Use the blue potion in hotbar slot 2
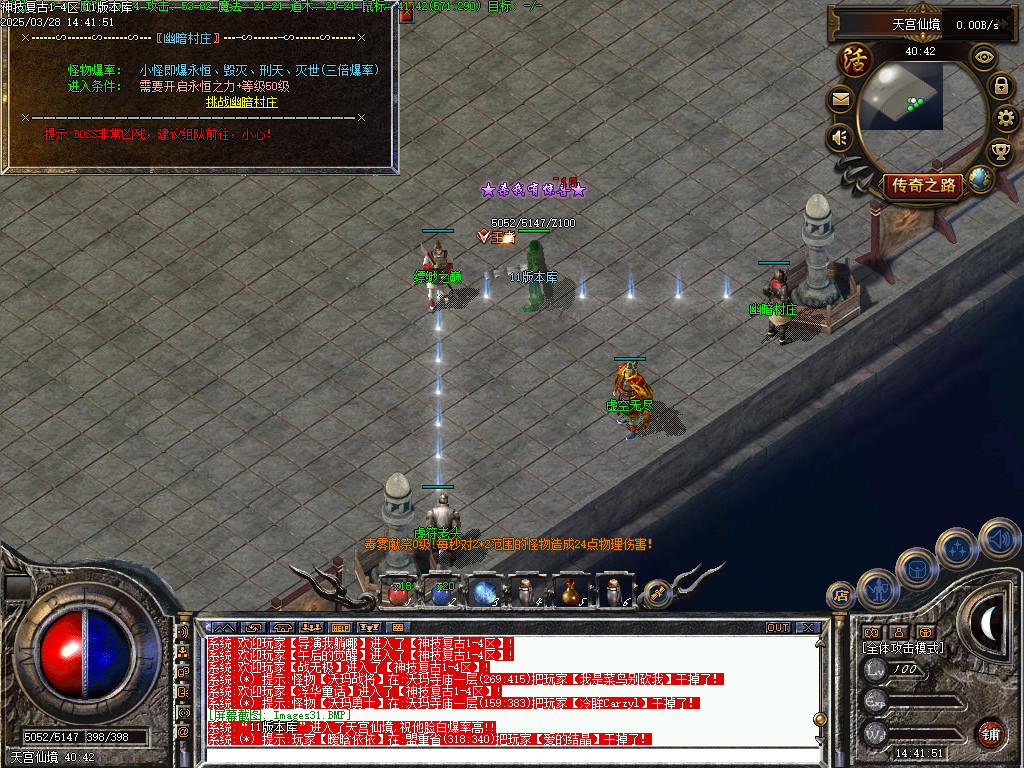The width and height of the screenshot is (1024, 768). (442, 592)
